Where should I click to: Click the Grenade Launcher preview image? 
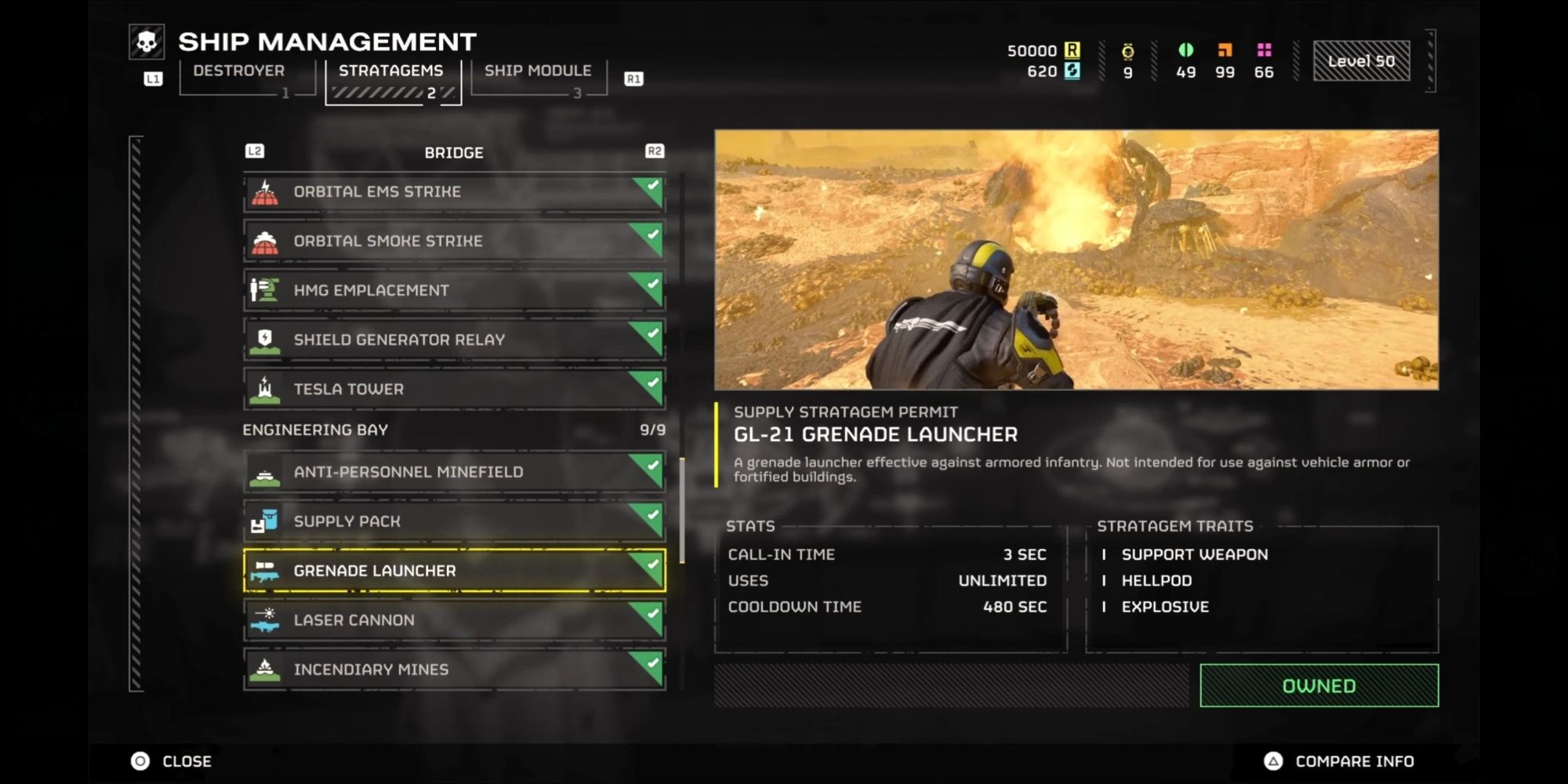[1076, 260]
